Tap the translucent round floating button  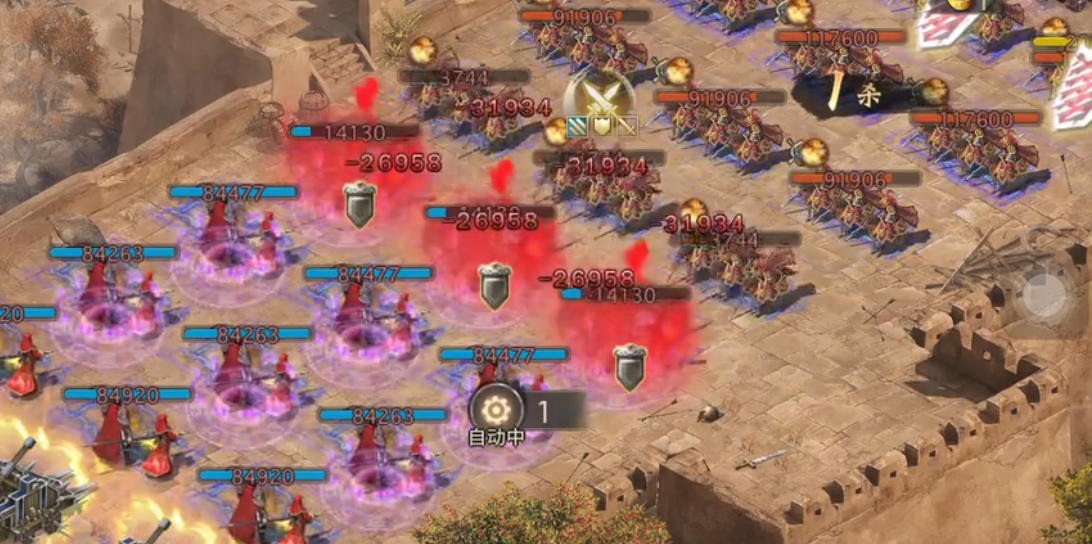[x=1046, y=296]
